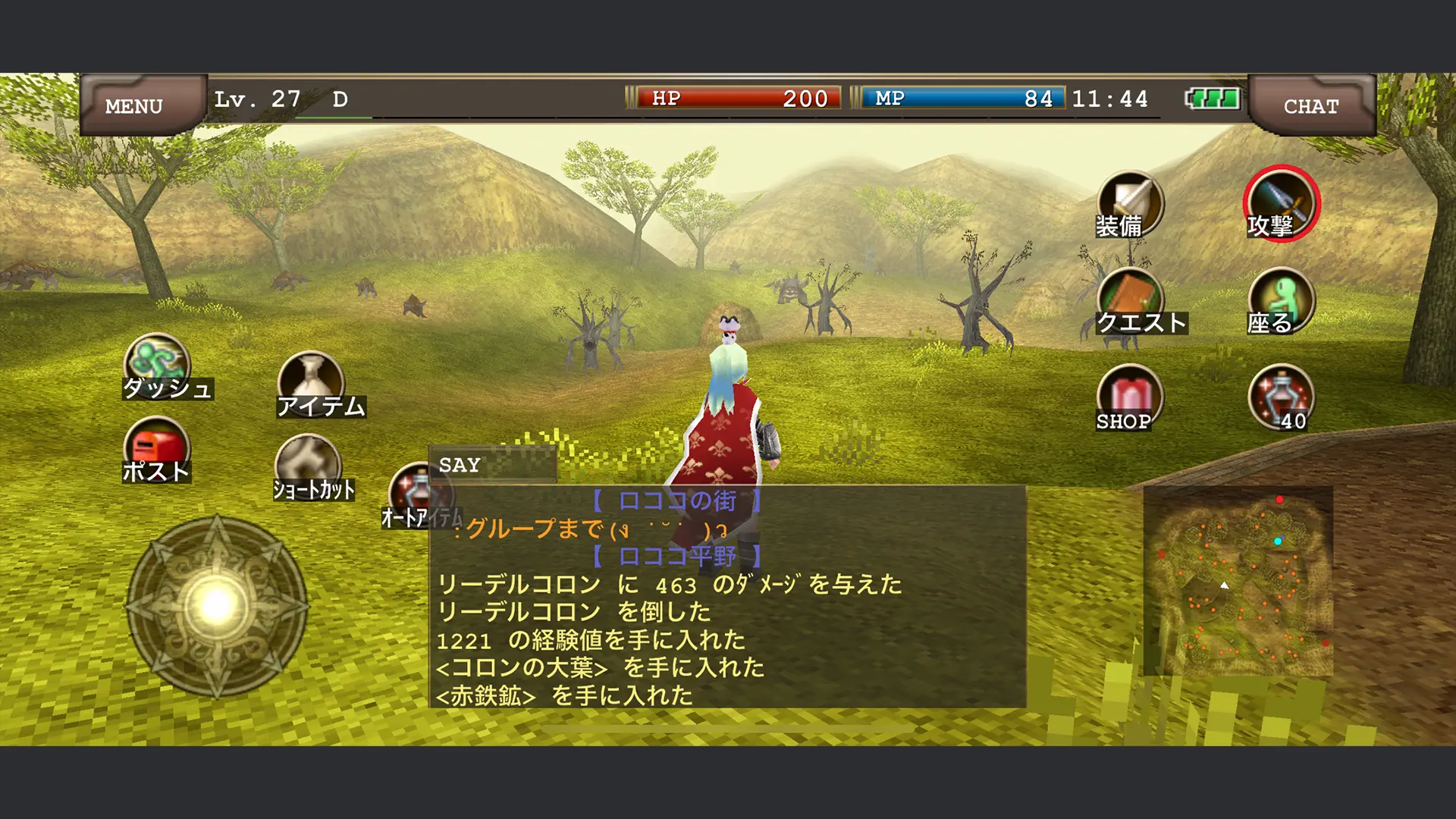Open the 装備 equipment icon

tap(1129, 205)
